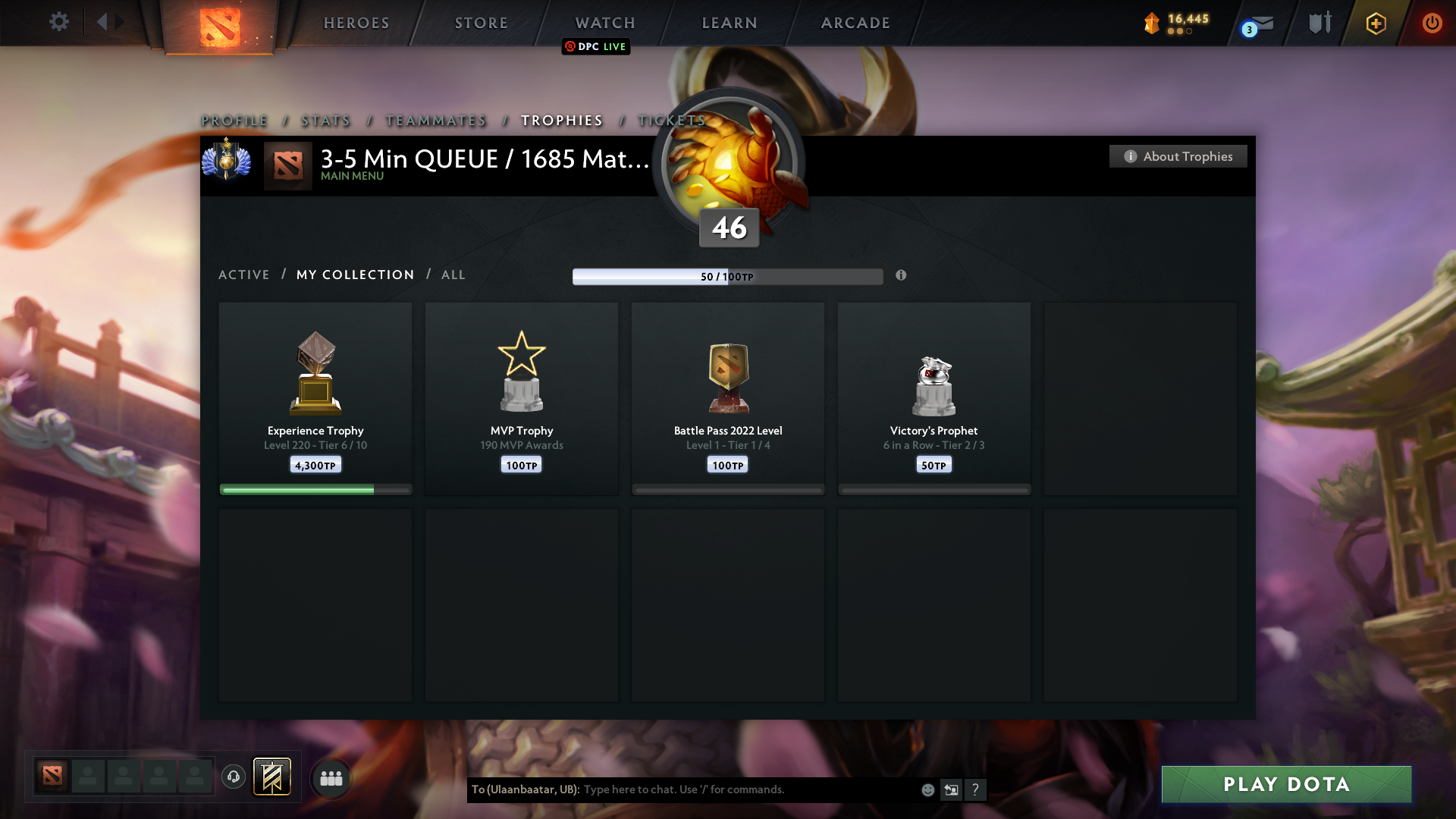Click the trophy progress info icon

[x=902, y=276]
